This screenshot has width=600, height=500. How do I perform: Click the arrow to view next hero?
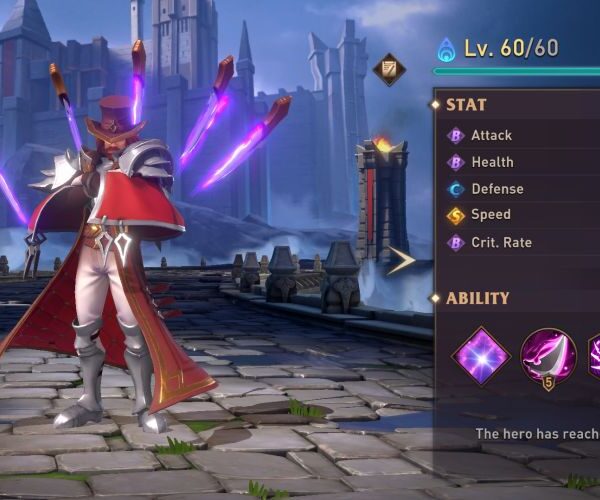(x=402, y=261)
